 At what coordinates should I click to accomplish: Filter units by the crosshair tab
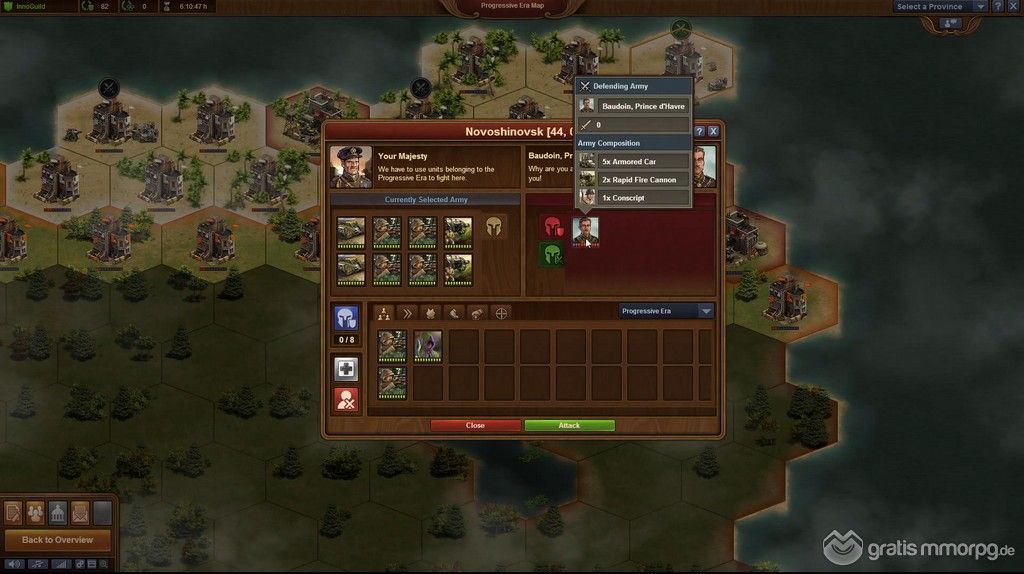pos(502,313)
